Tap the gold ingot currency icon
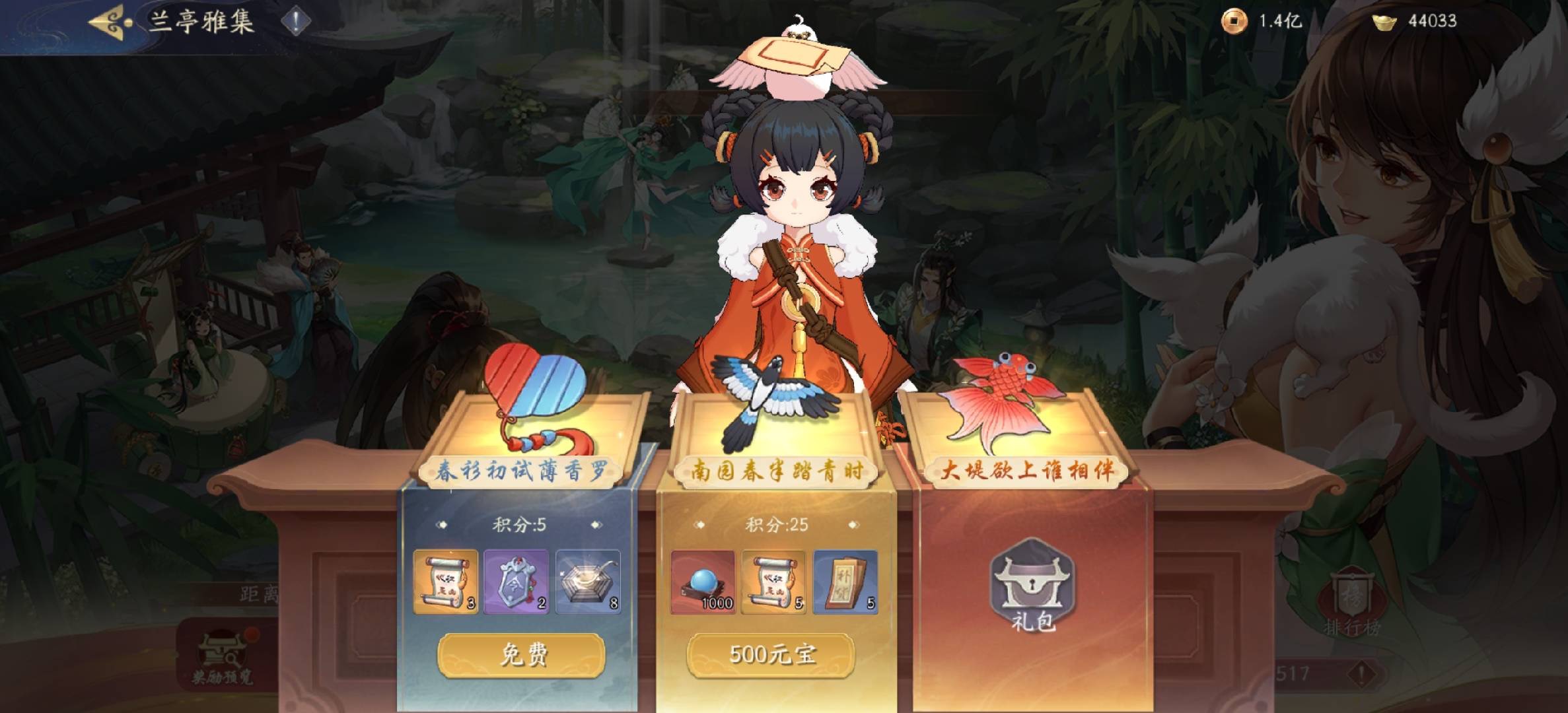This screenshot has height=713, width=1568. click(x=1384, y=22)
